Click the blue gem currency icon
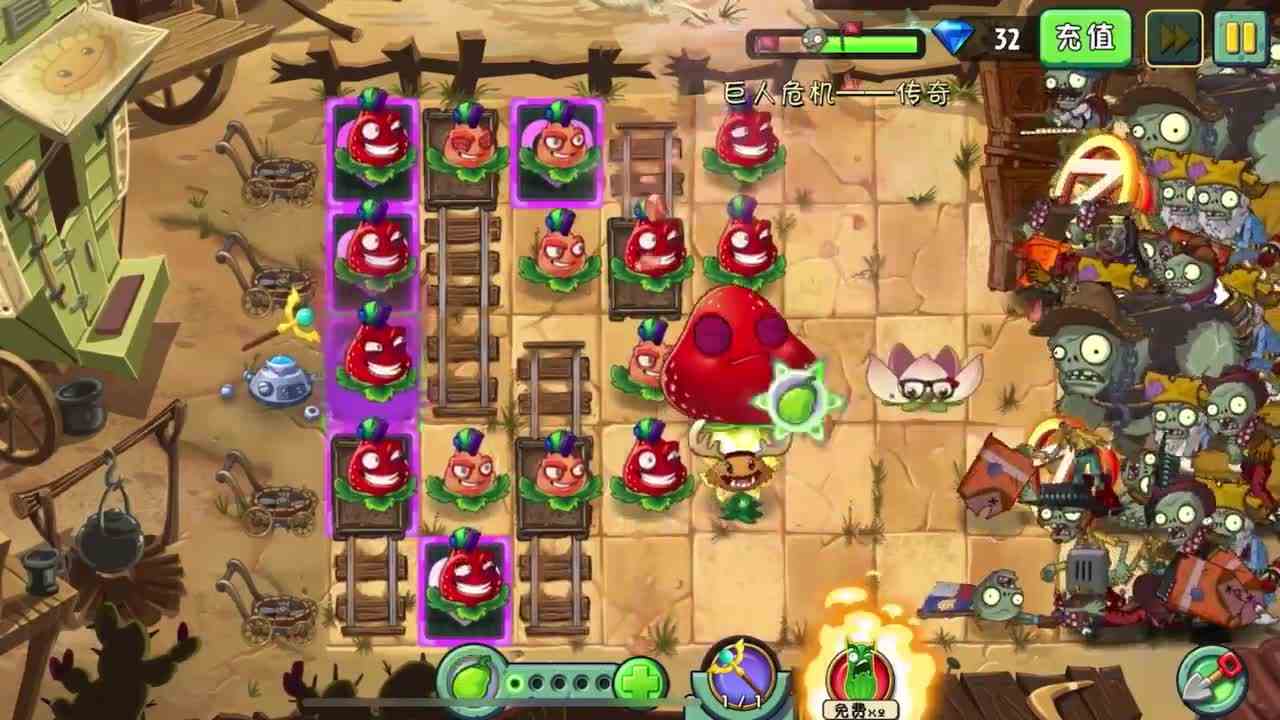 pyautogui.click(x=955, y=38)
